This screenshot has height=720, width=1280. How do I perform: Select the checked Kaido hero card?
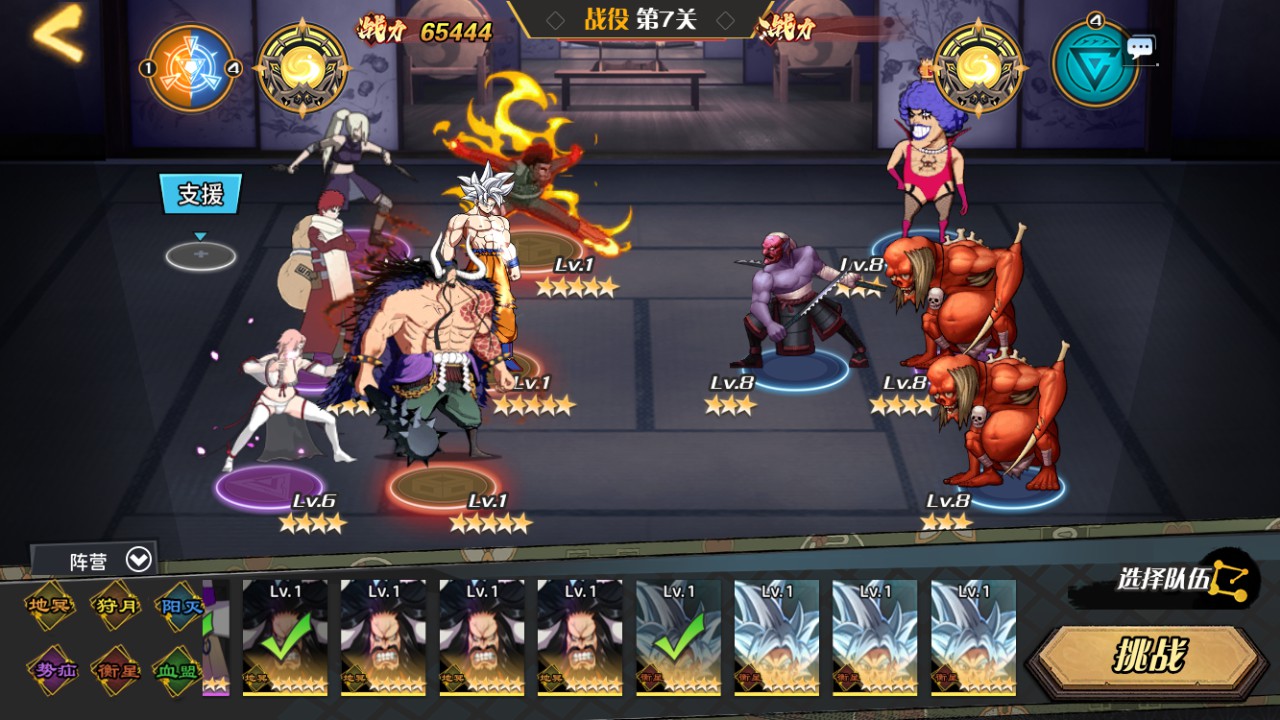284,637
